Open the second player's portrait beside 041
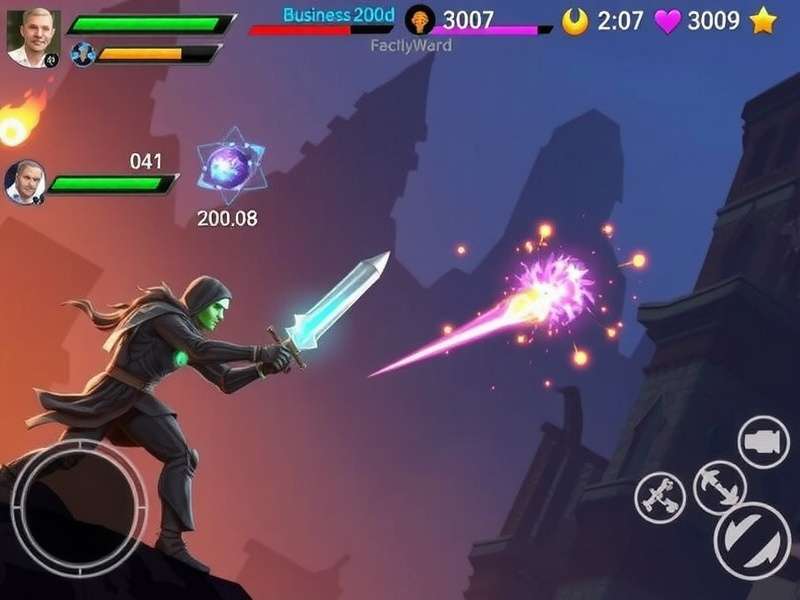 click(25, 182)
